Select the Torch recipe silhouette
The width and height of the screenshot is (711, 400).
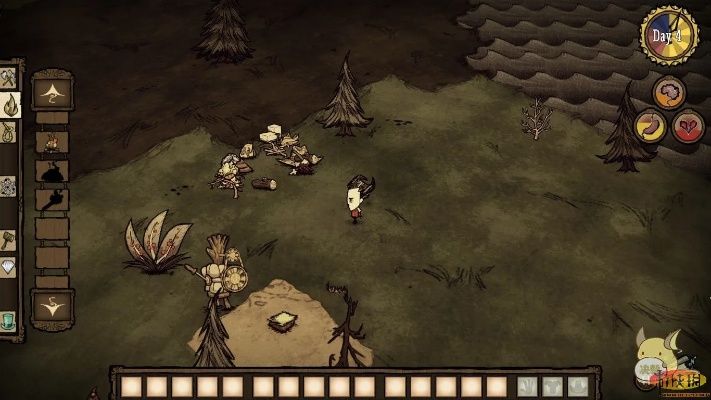pos(52,200)
